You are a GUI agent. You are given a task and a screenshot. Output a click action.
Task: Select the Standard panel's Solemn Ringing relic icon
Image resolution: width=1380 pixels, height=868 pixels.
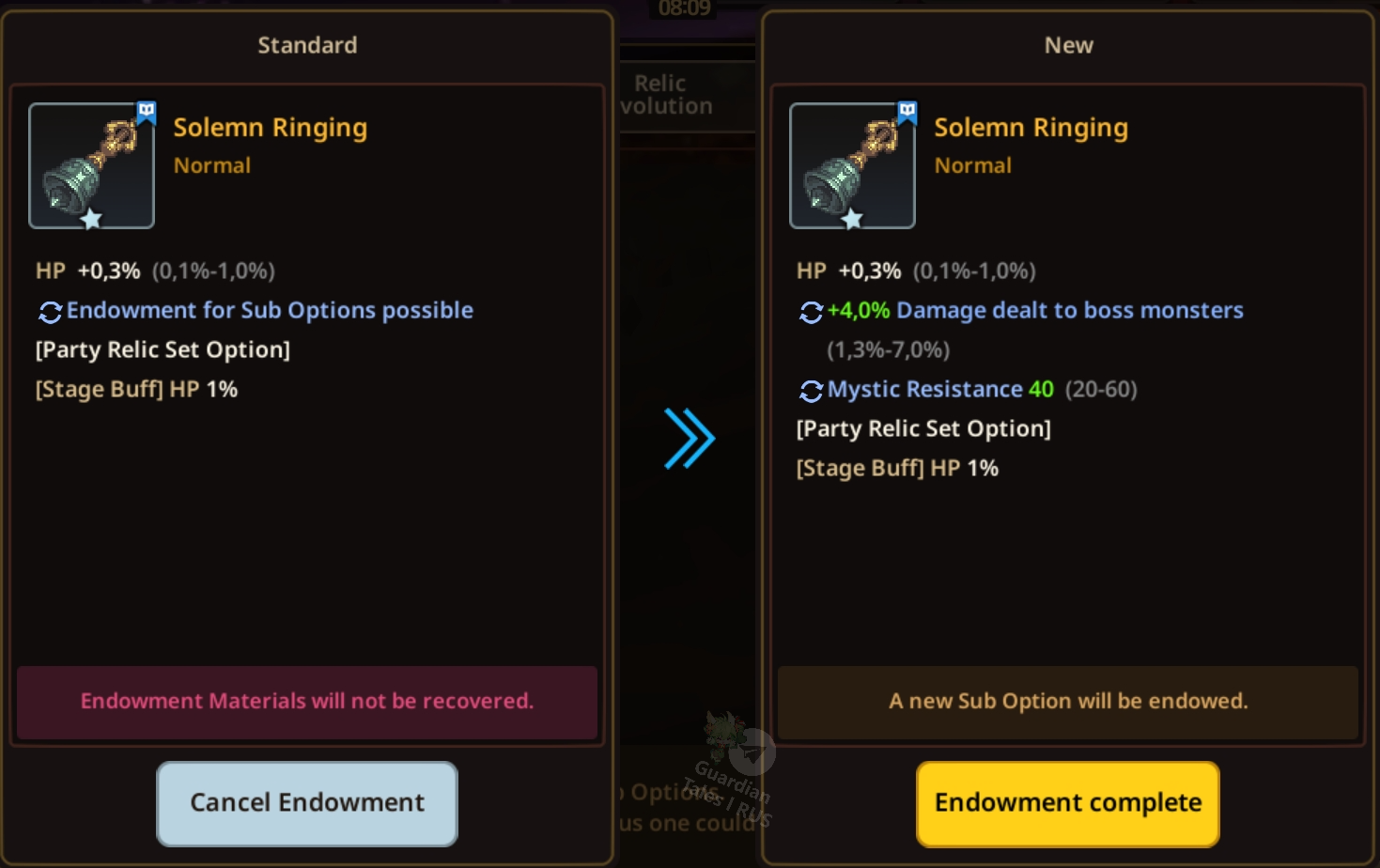(91, 166)
